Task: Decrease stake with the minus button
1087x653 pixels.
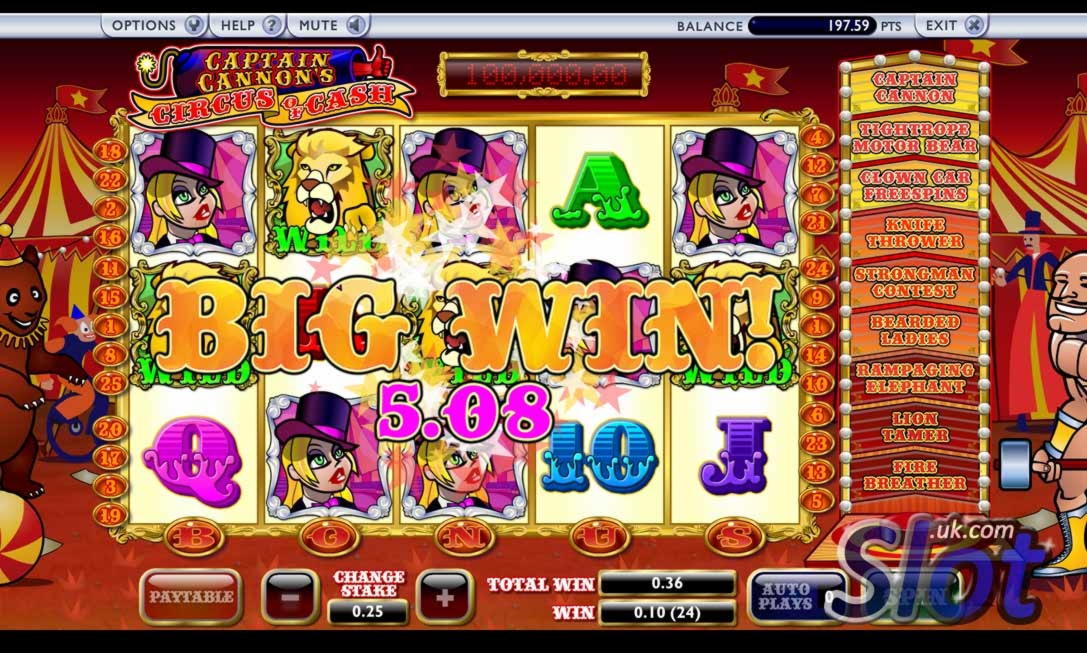Action: [289, 598]
